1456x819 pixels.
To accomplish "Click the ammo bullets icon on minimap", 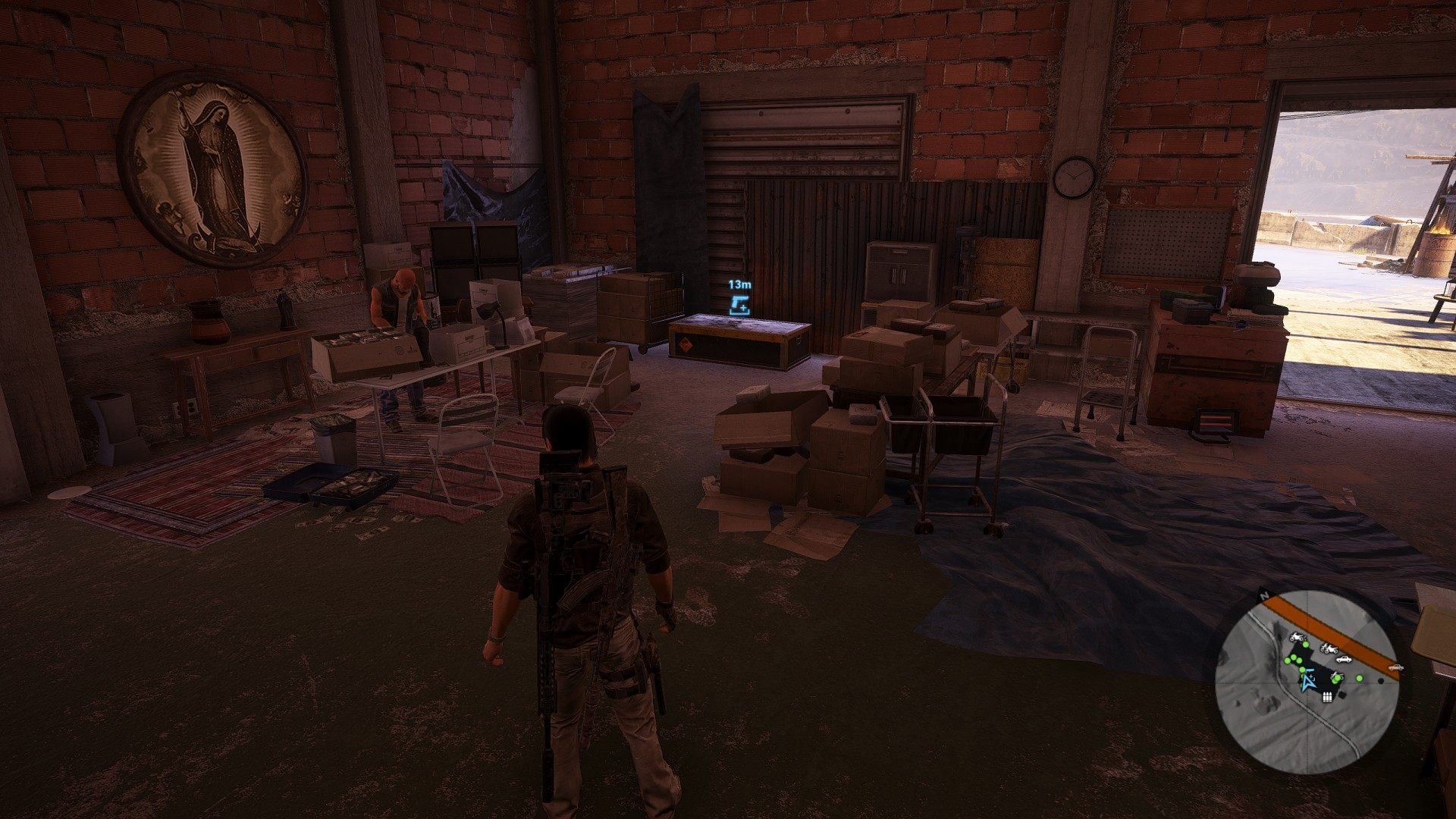I will click(x=1328, y=698).
